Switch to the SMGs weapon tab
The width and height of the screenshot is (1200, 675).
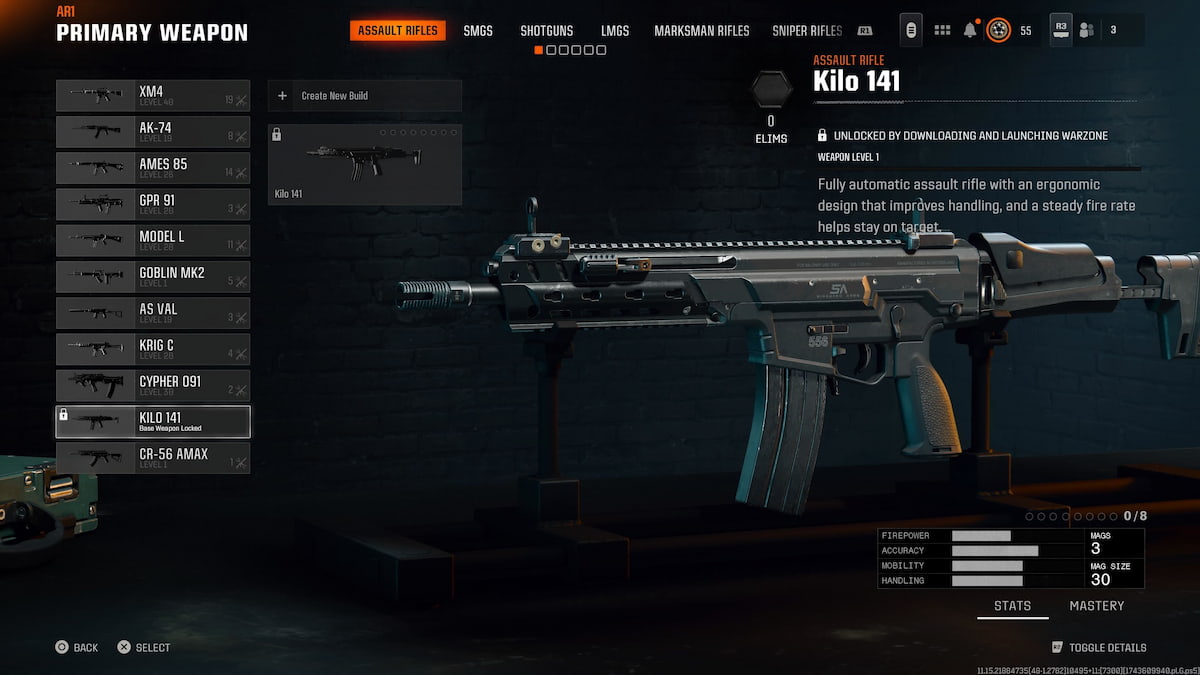pos(478,31)
